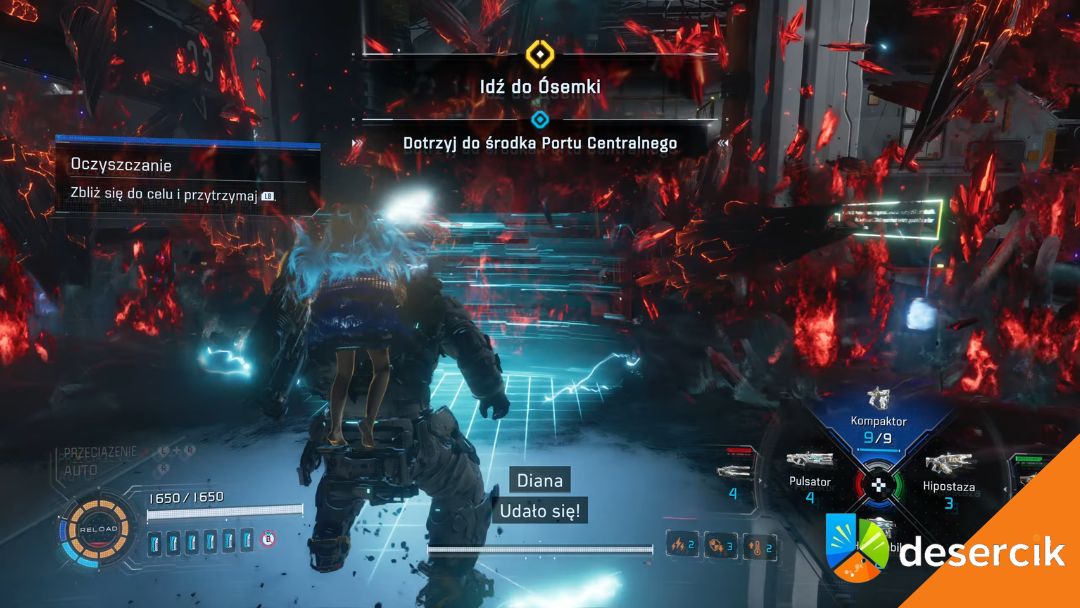The width and height of the screenshot is (1080, 608).
Task: Click the yellow quest marker icon
Action: point(539,52)
